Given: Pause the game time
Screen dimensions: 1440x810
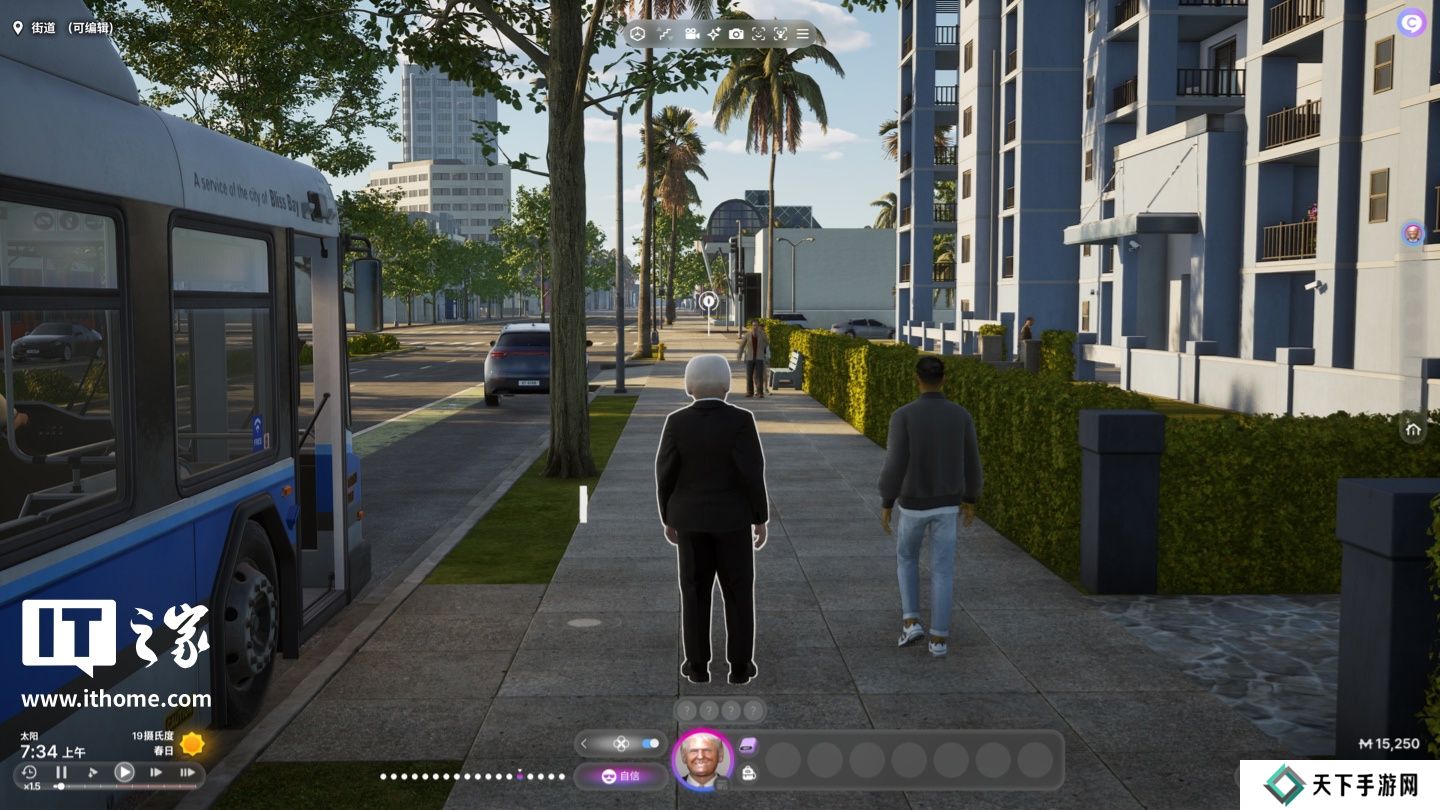Looking at the screenshot, I should [61, 772].
